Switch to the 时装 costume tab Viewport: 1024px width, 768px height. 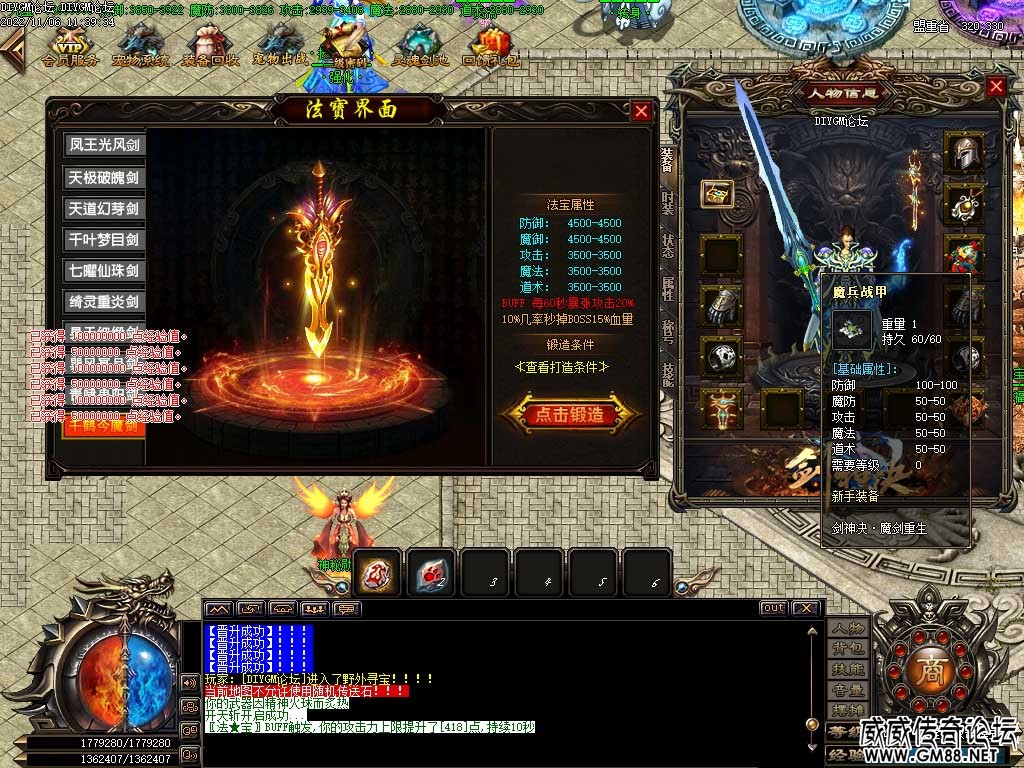667,203
